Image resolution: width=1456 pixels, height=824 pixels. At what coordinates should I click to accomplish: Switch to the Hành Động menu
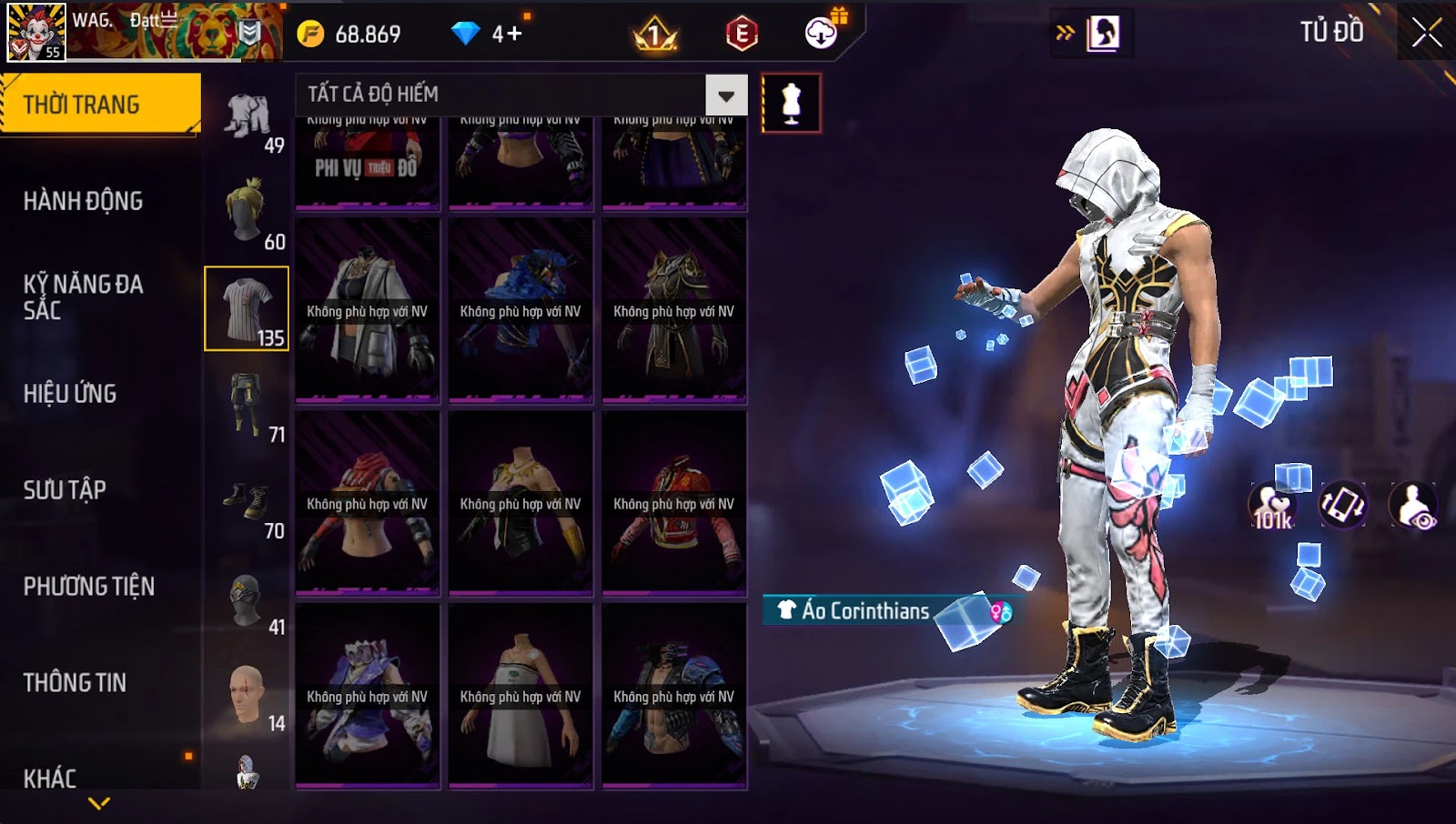(83, 201)
